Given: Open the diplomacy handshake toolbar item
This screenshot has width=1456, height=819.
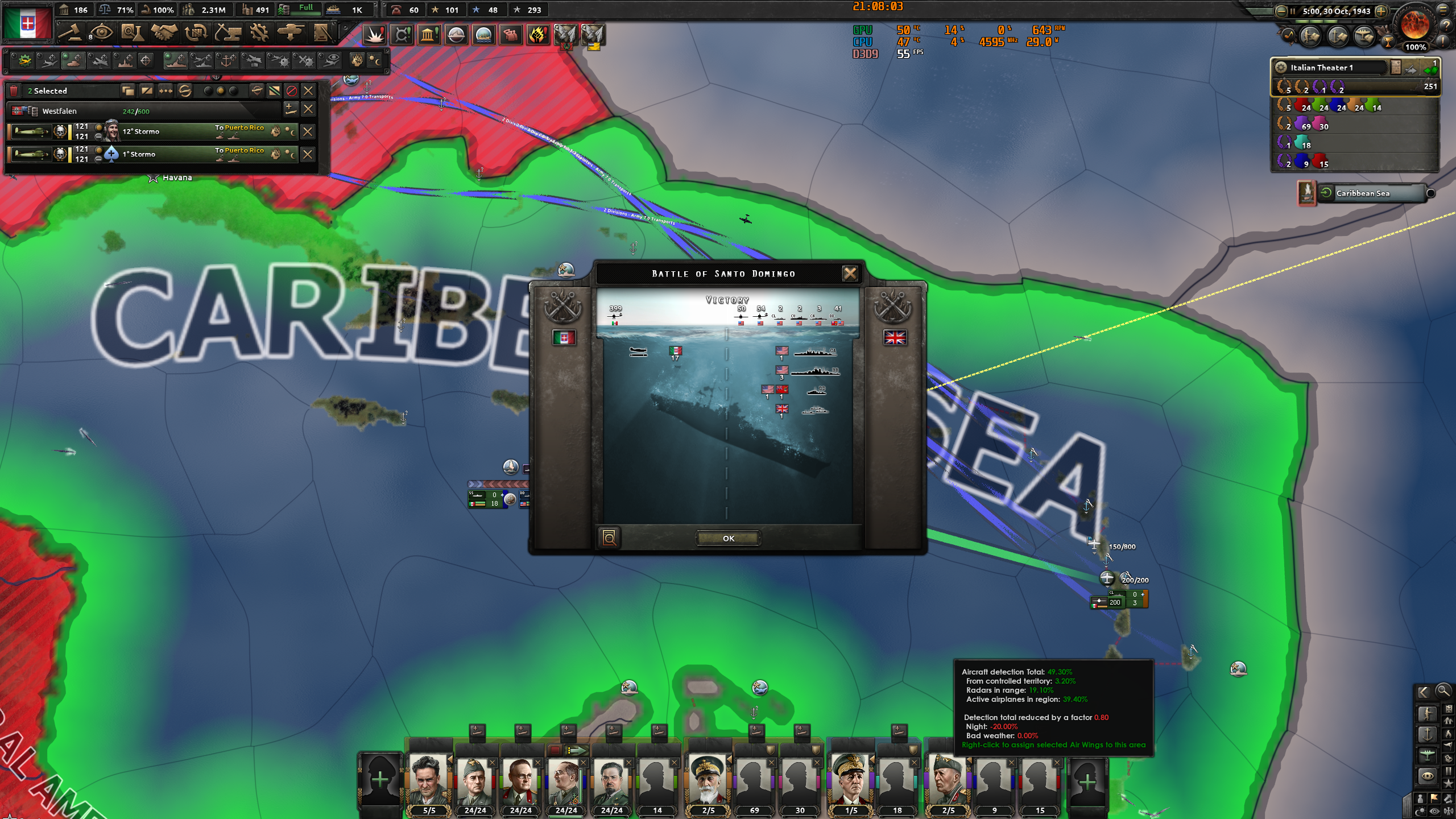Looking at the screenshot, I should click(164, 32).
